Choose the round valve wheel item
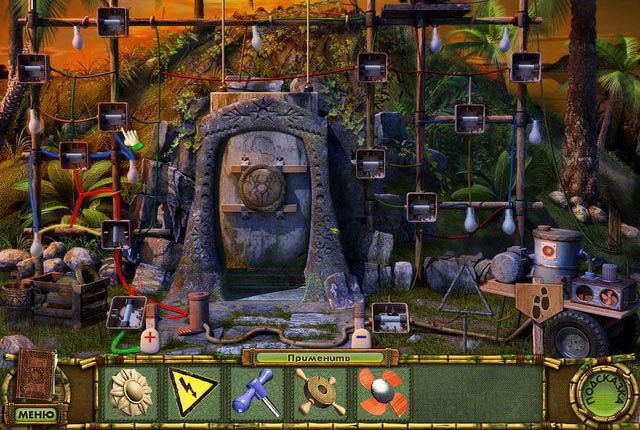Screen dimensions: 640x430 pos(318,391)
